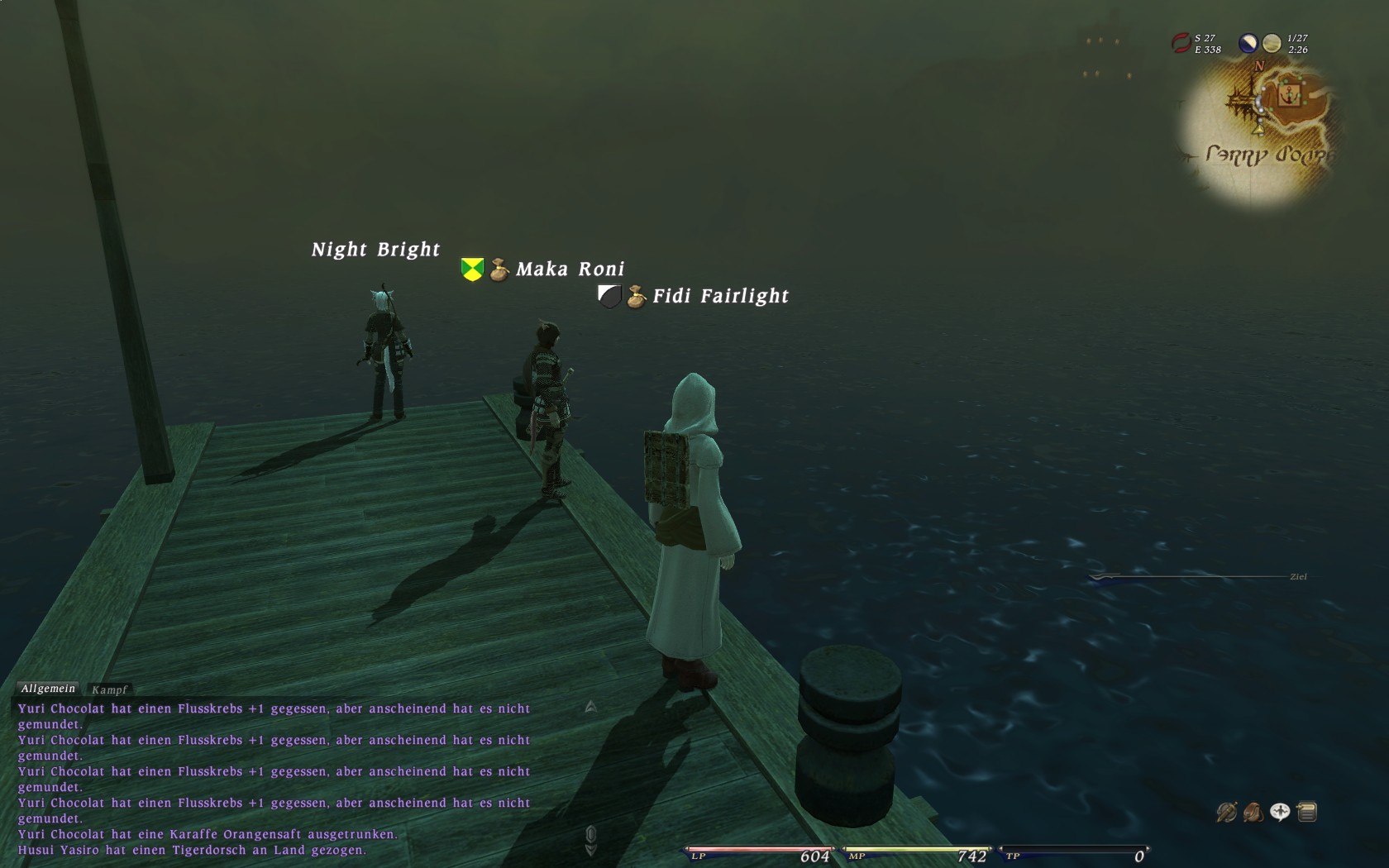Click the chat log scroll-down arrow
Screen dimensions: 1389x868
click(x=590, y=850)
